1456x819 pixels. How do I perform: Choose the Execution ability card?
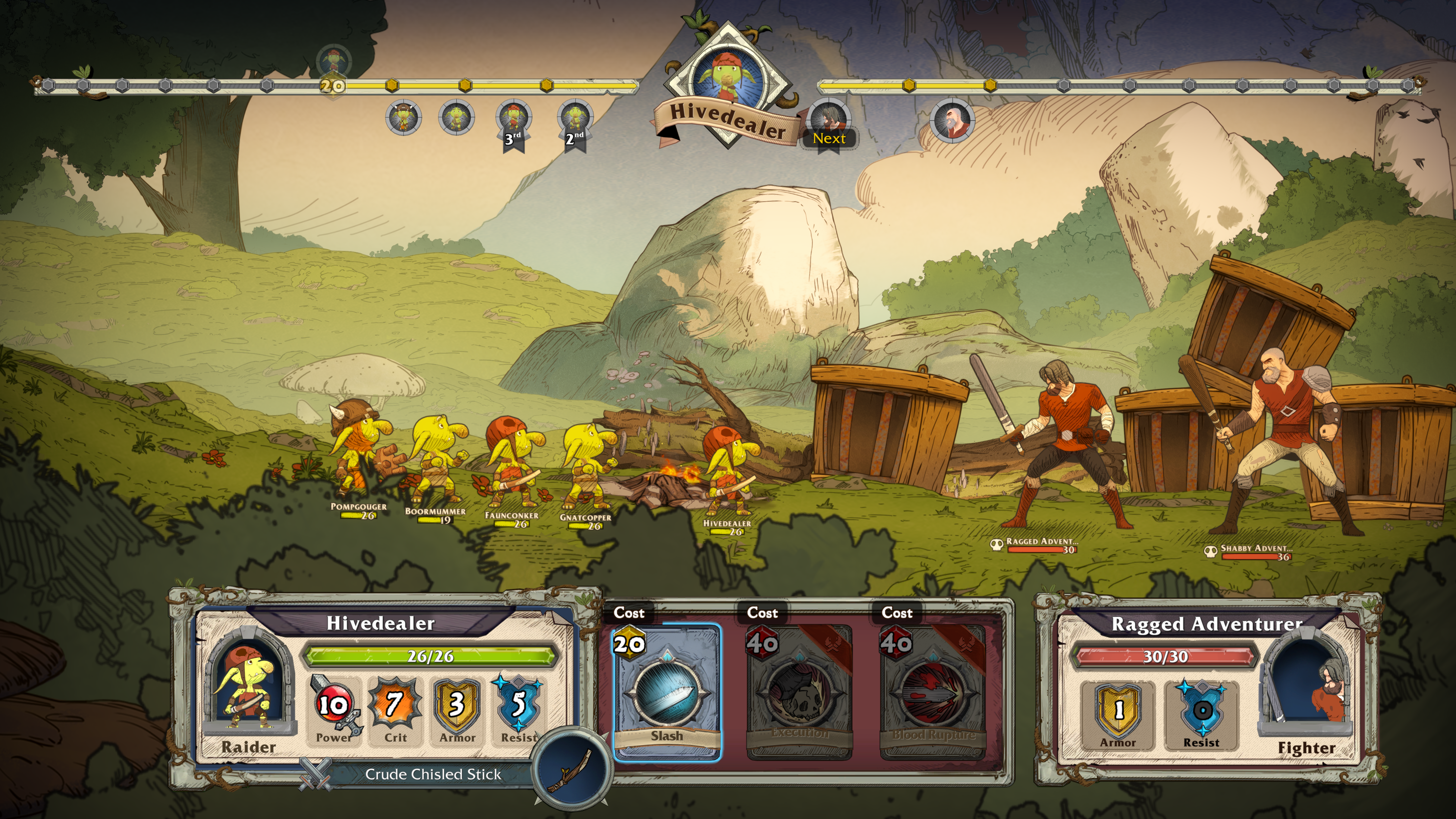pyautogui.click(x=800, y=693)
